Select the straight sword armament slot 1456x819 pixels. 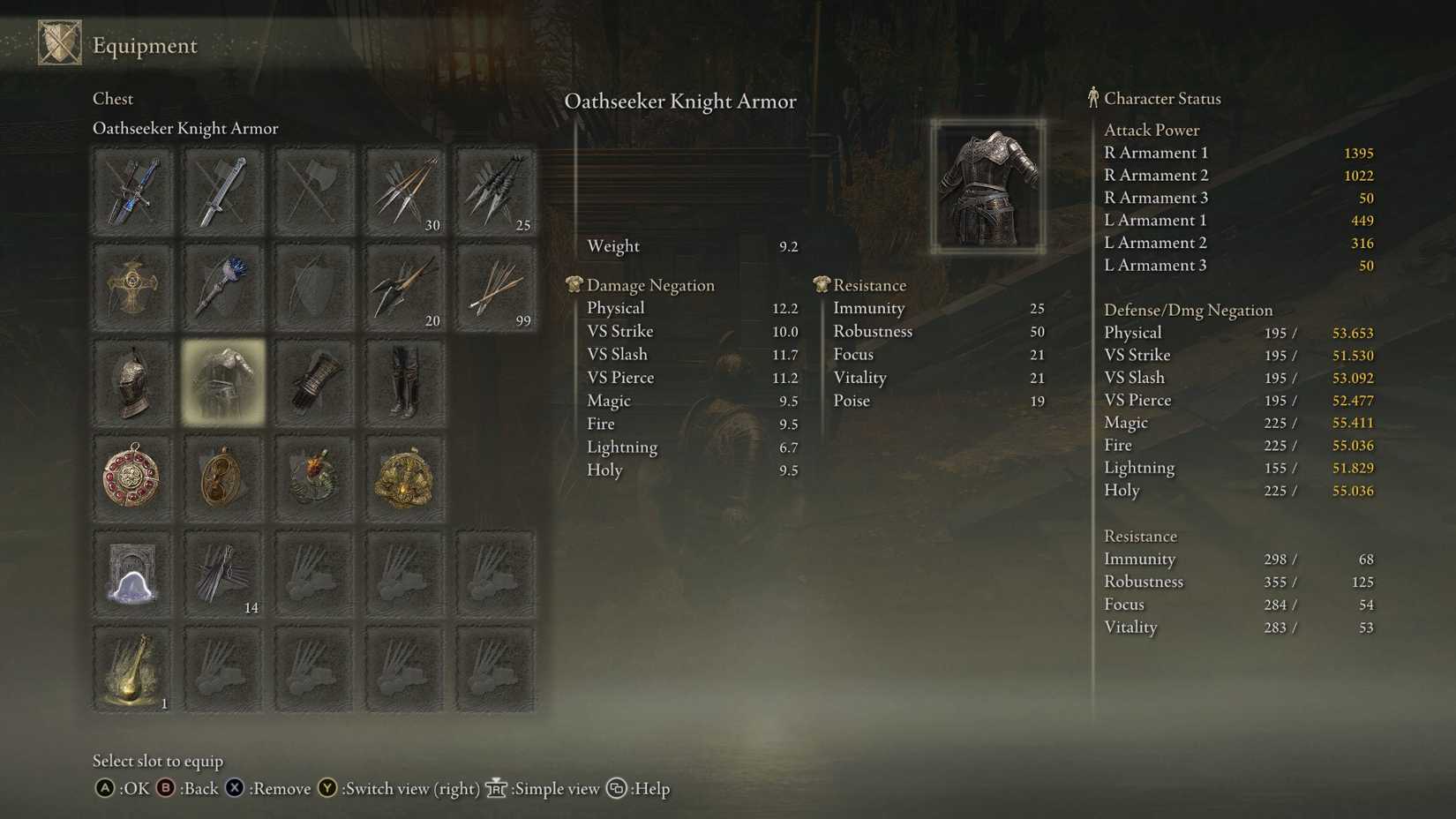pos(223,192)
